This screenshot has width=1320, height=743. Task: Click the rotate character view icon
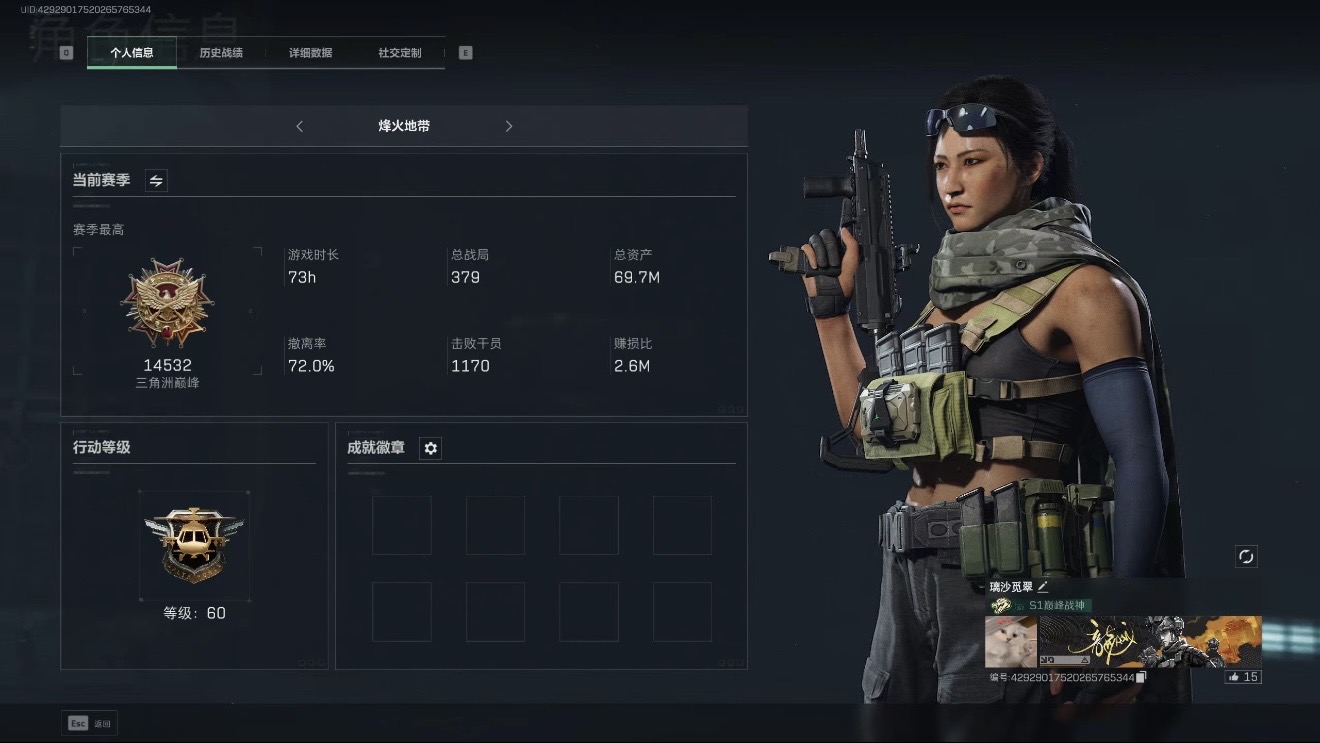(1246, 557)
